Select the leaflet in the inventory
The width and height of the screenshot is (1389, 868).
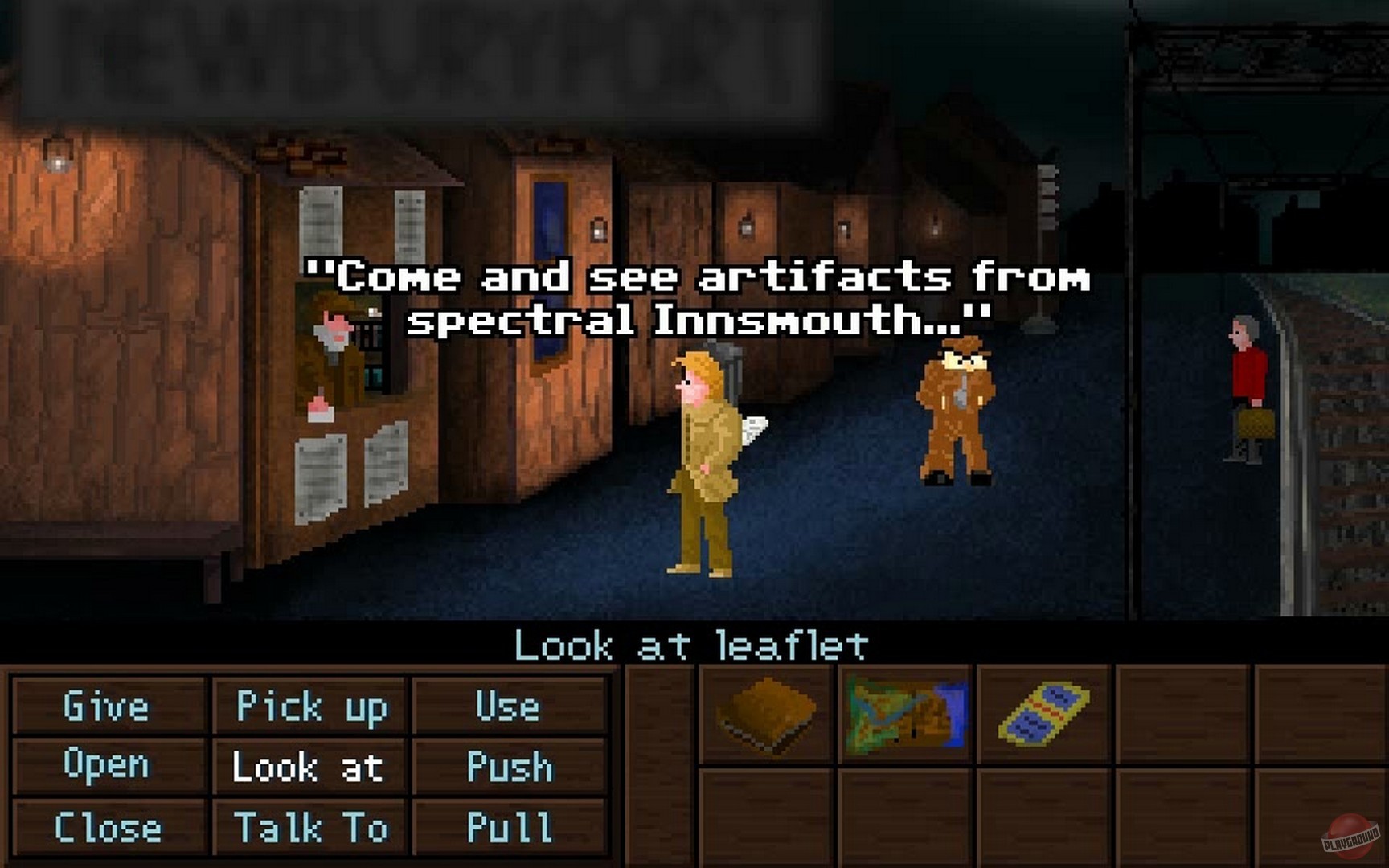(1045, 714)
